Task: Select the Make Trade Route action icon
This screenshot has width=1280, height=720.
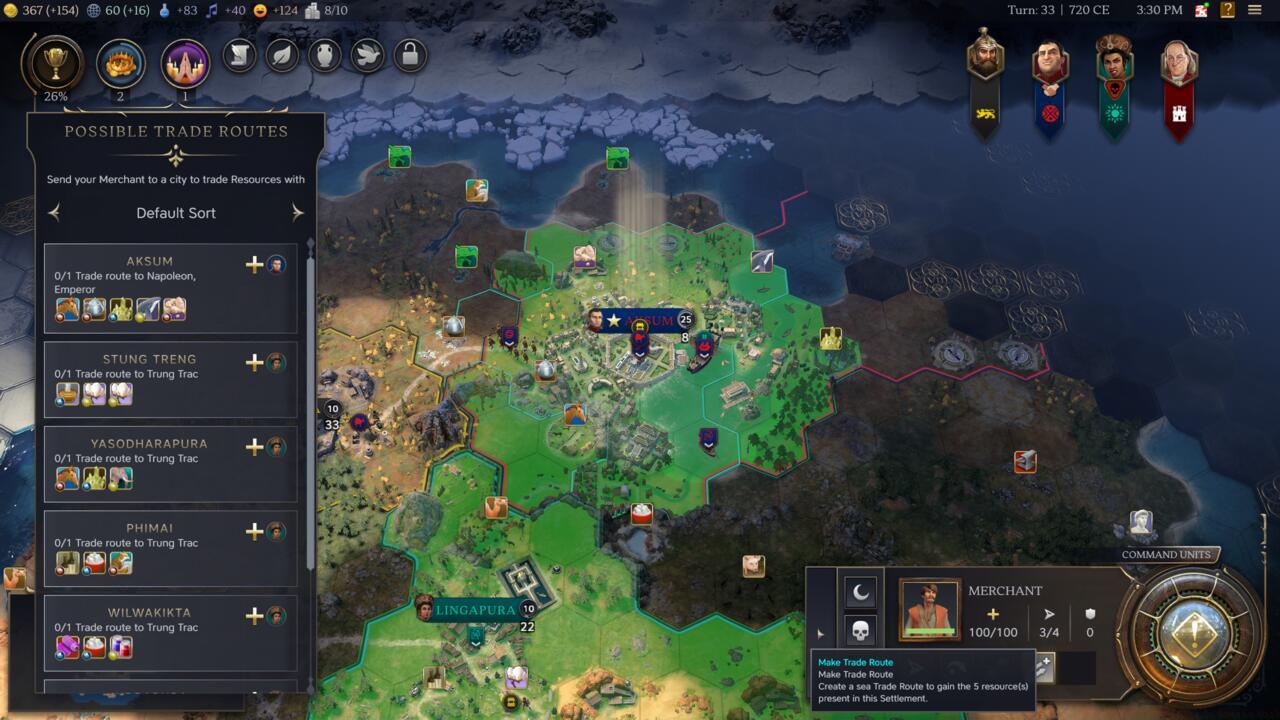Action: coord(1045,665)
